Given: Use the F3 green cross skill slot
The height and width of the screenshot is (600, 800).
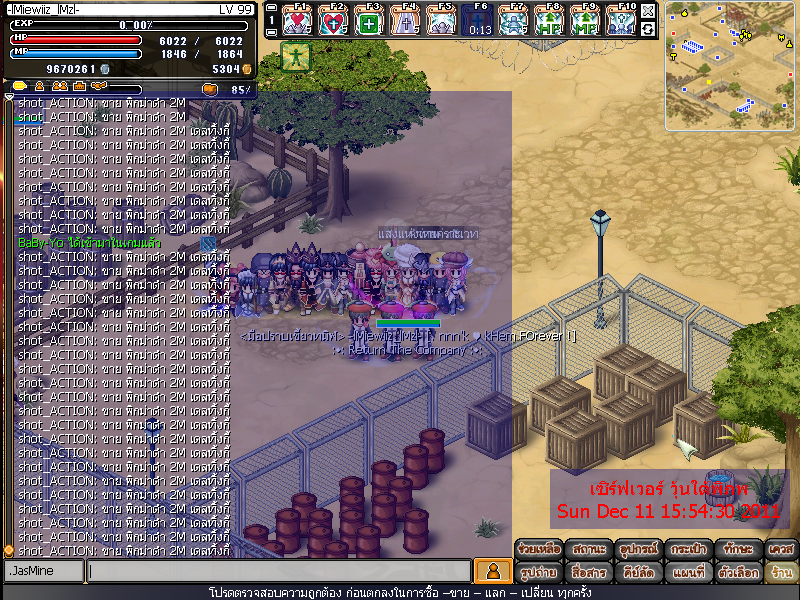Looking at the screenshot, I should 368,21.
